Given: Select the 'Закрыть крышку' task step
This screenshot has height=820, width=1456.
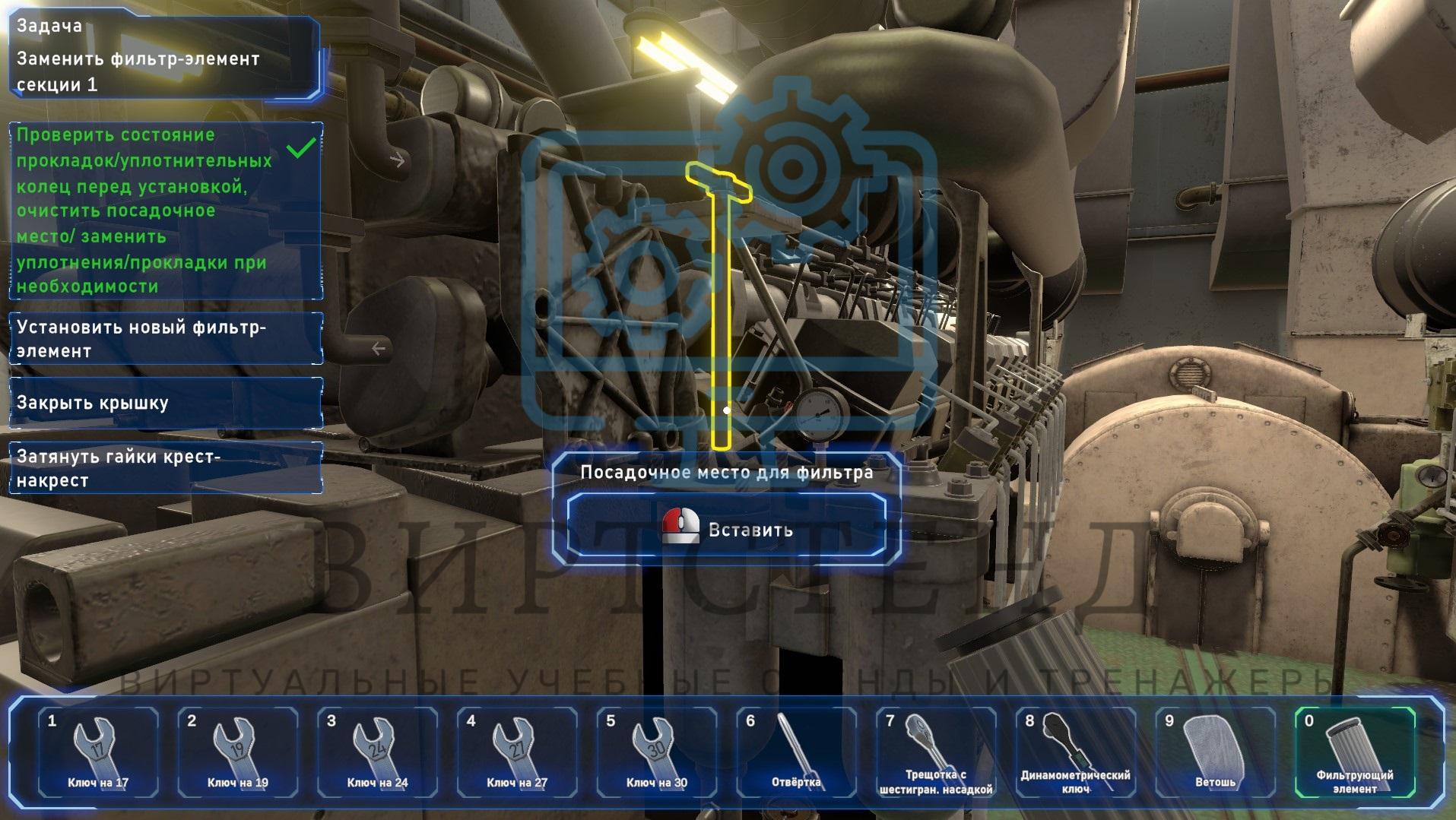Looking at the screenshot, I should (165, 403).
